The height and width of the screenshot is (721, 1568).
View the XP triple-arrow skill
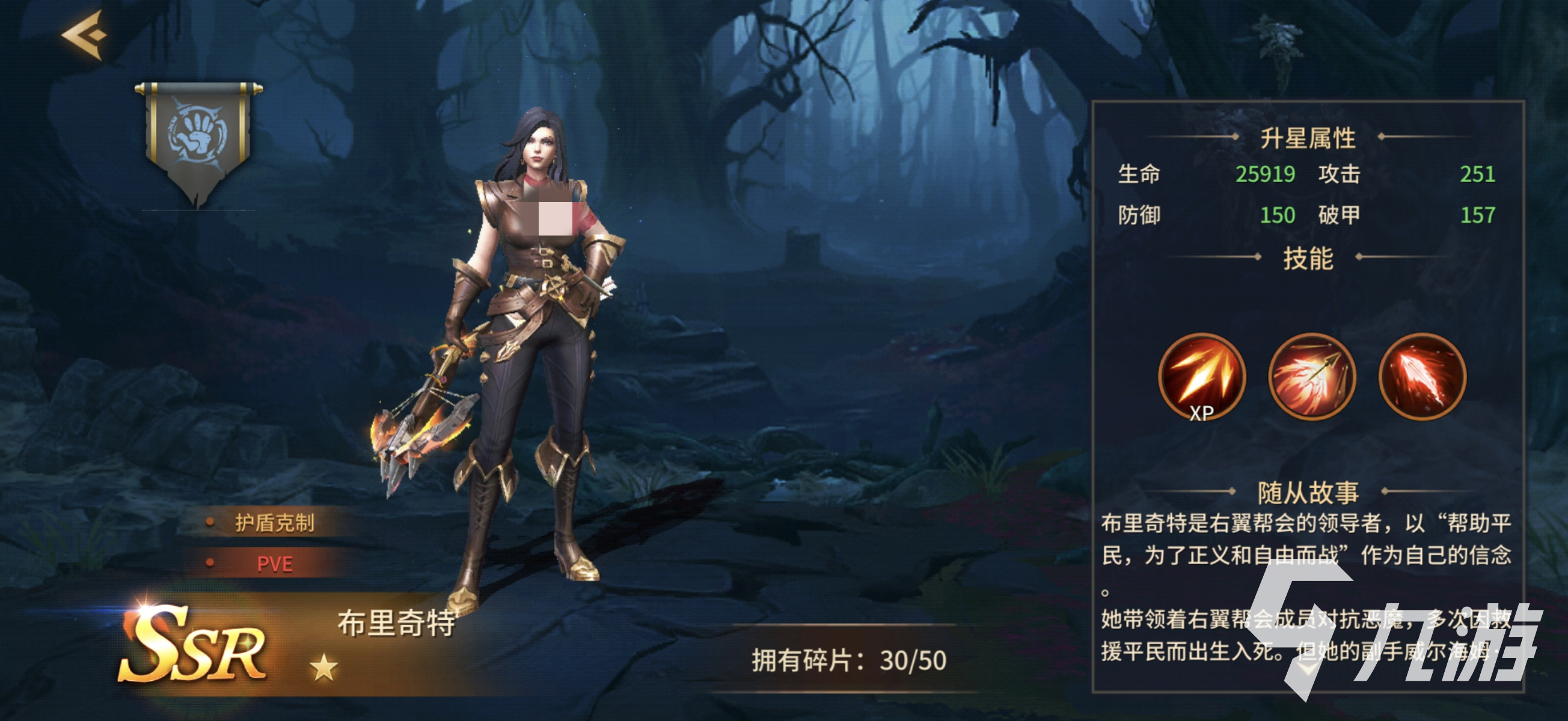(1202, 377)
